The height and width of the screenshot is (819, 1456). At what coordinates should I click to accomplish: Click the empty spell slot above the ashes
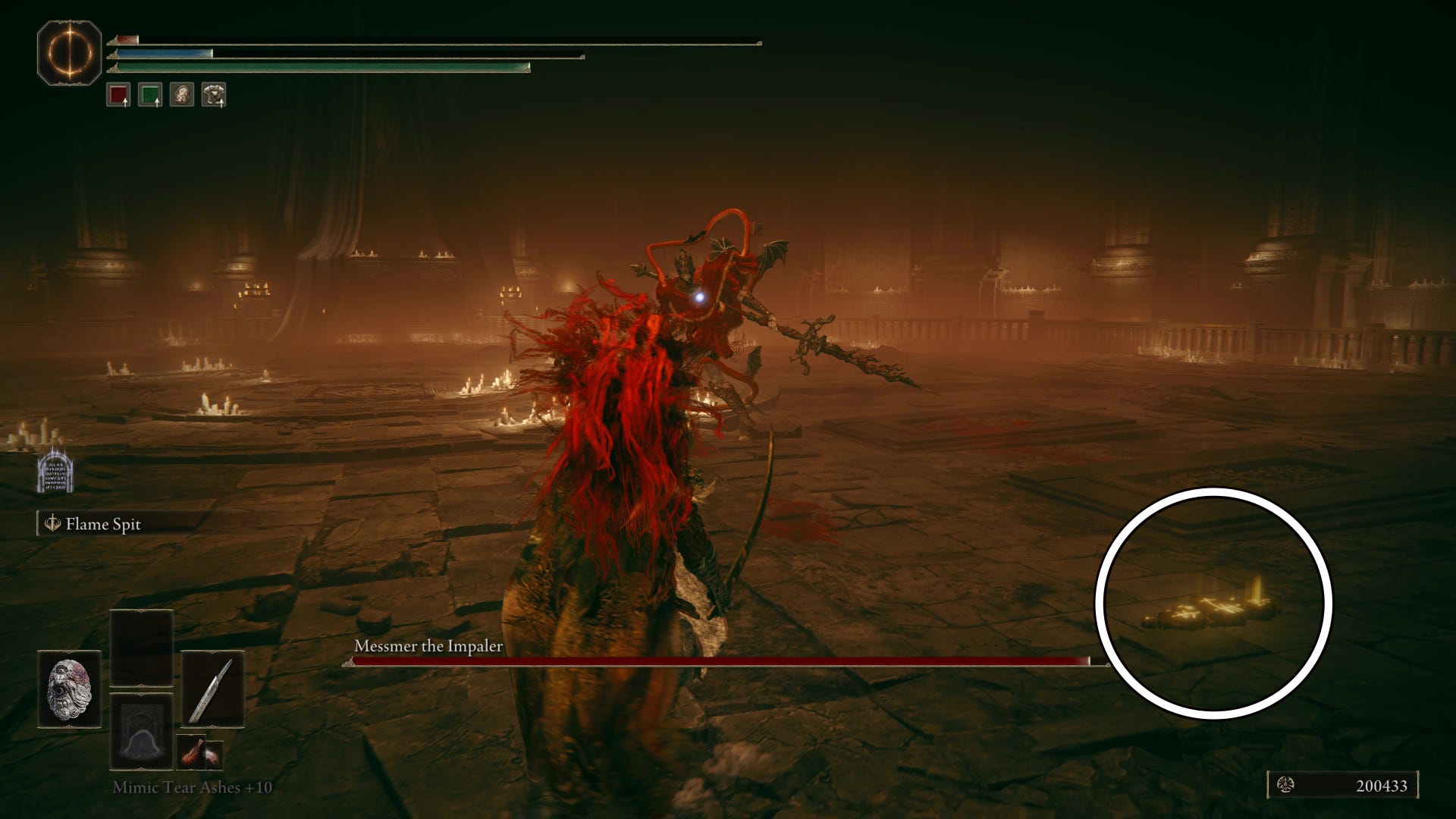[142, 648]
